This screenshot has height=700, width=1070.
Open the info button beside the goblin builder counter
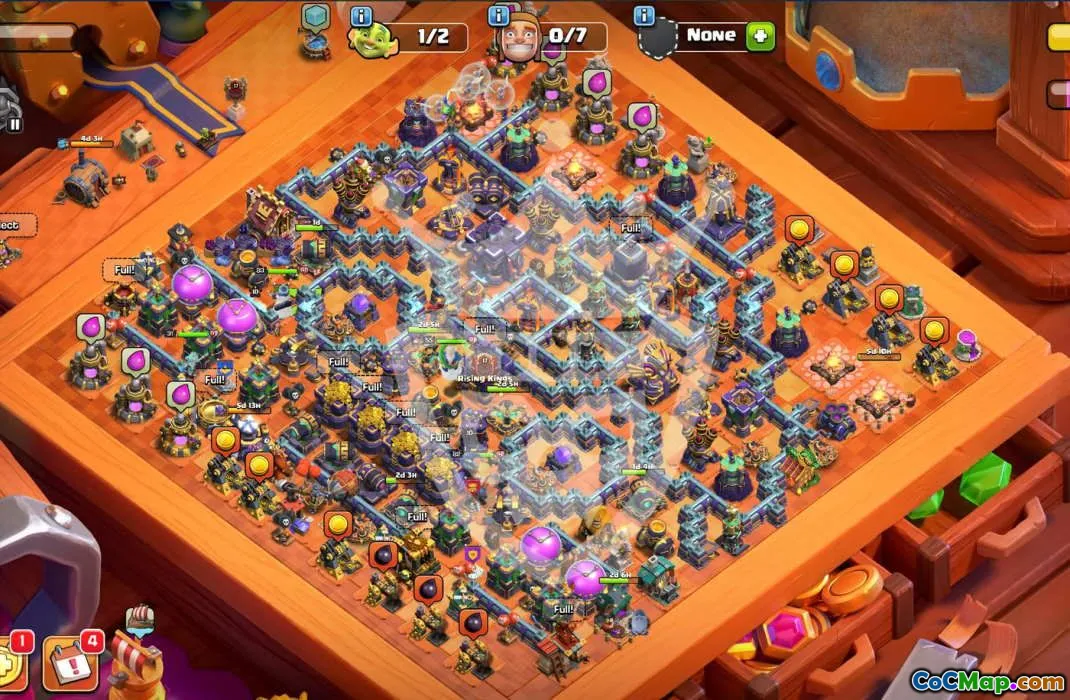361,17
